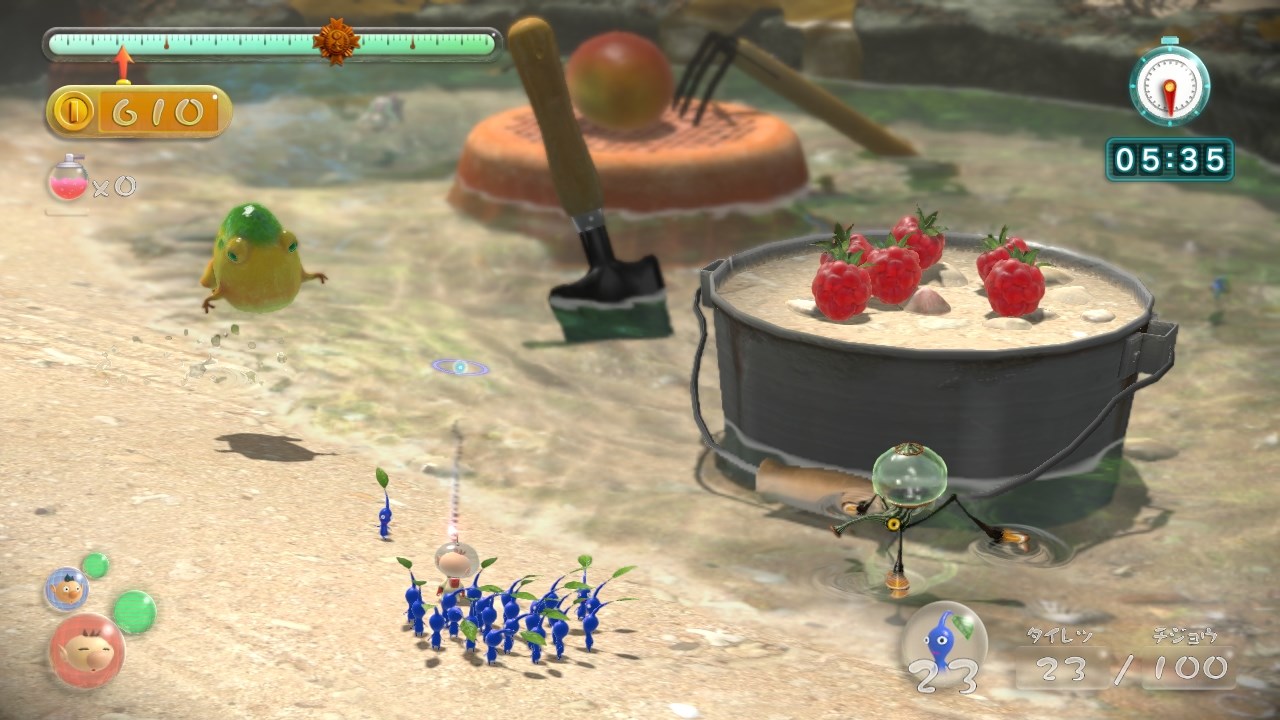The width and height of the screenshot is (1280, 720).
Task: Switch to the small standby captain portrait
Action: coord(66,589)
